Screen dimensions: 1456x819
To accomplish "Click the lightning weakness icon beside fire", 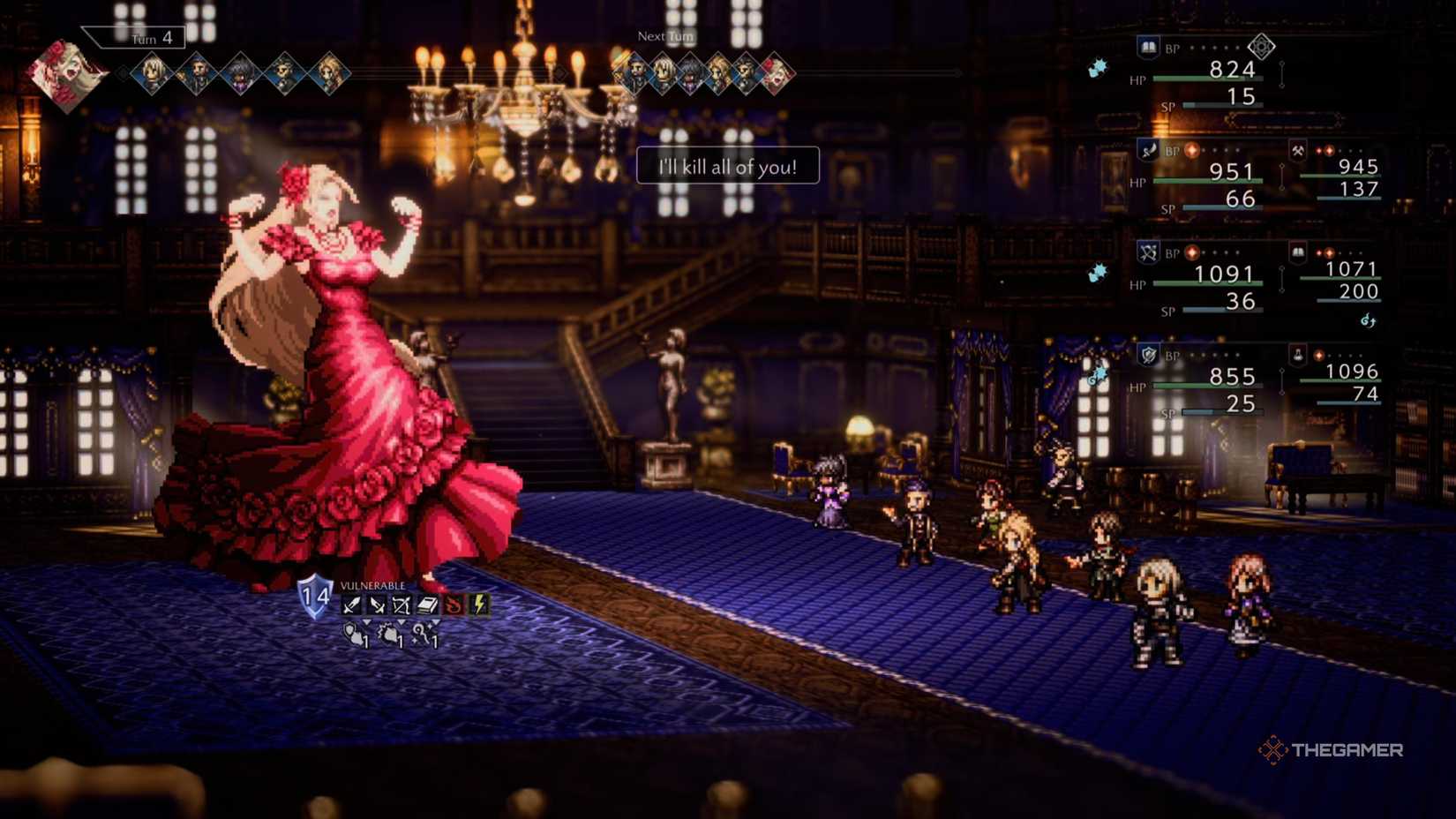I will pos(479,605).
